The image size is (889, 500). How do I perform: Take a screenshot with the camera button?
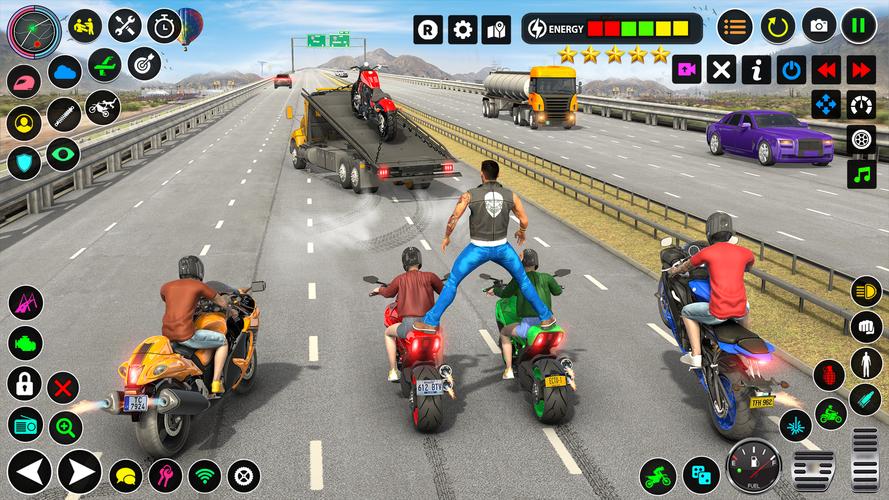(x=819, y=26)
